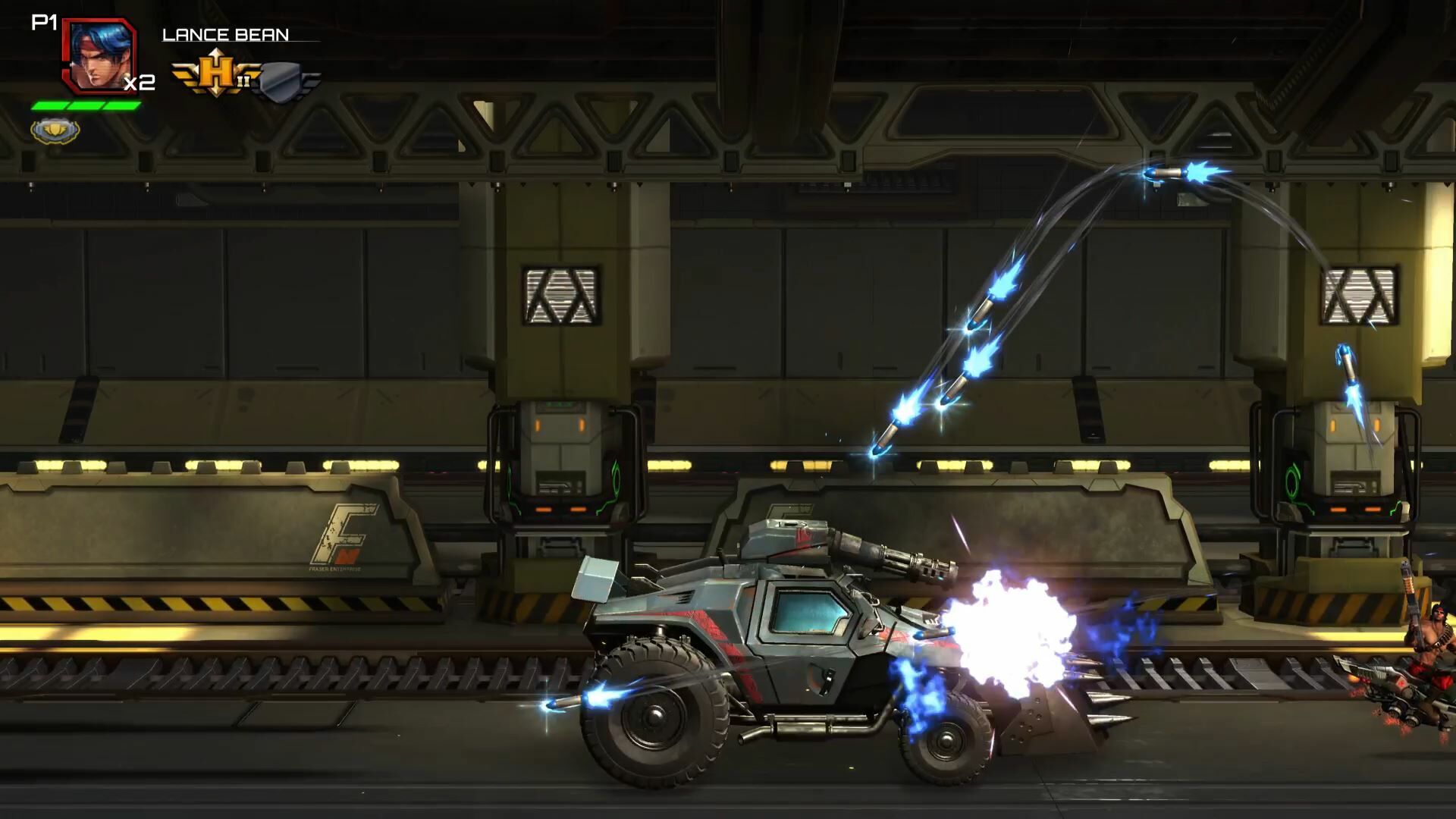Expand the left pillar vent grille panel
The image size is (1456, 819).
tap(560, 296)
